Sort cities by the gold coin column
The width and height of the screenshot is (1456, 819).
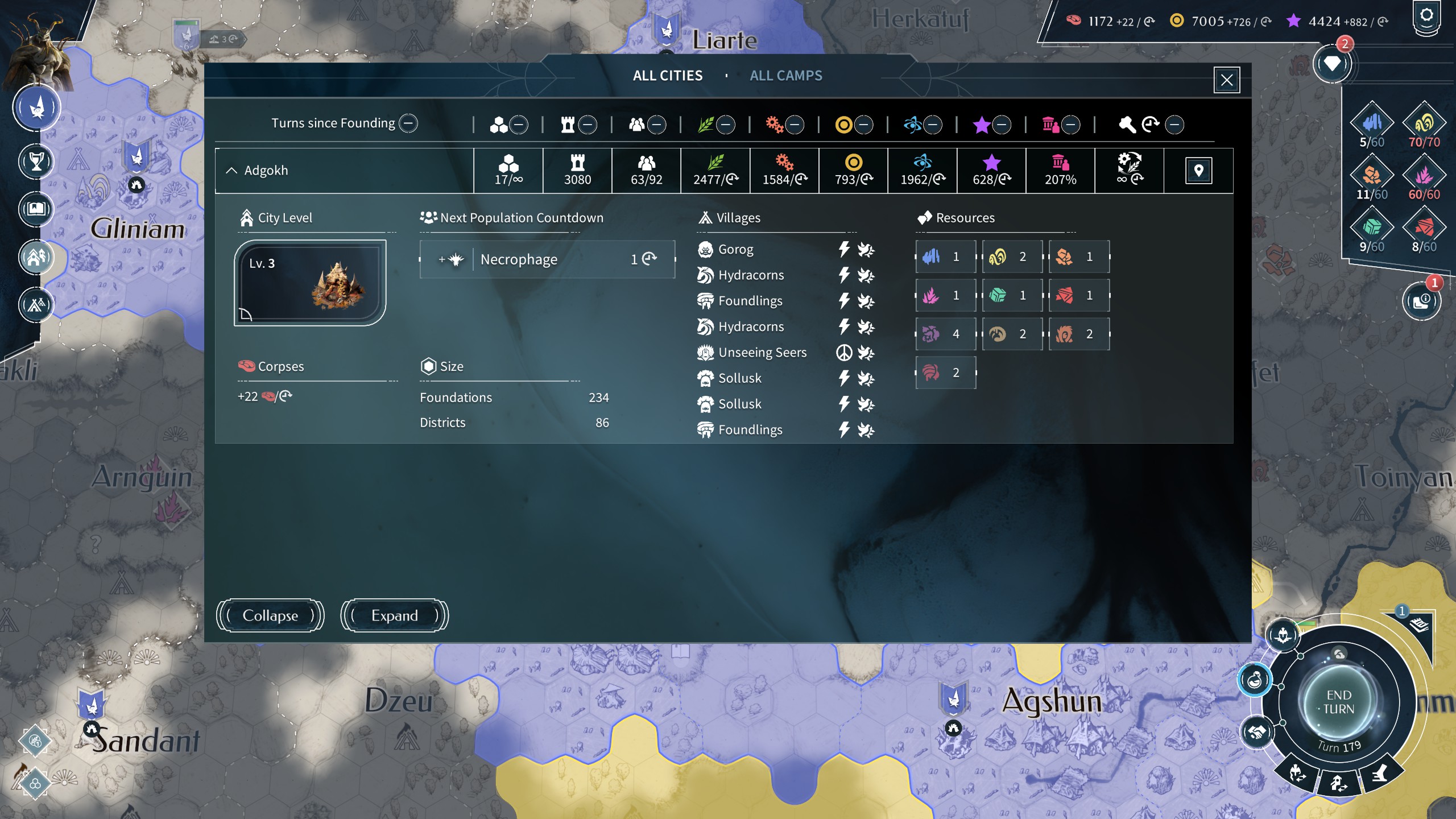coord(863,125)
